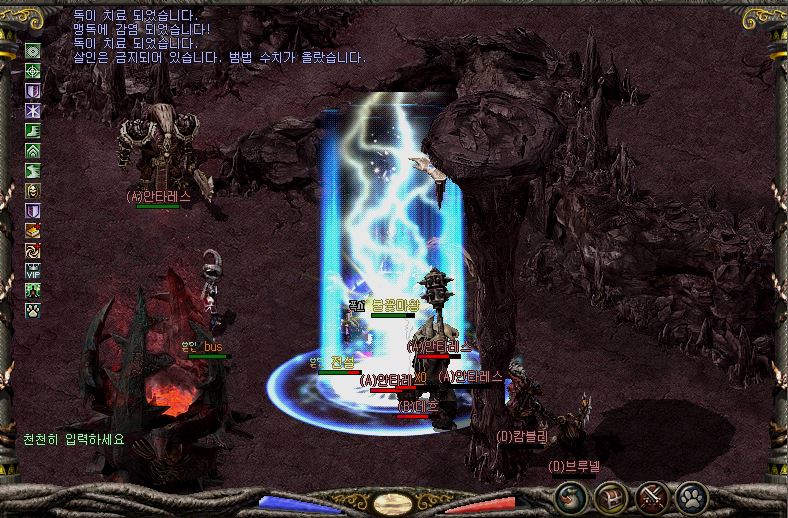
Task: Select the red swirl spiral icon
Action: pyautogui.click(x=33, y=250)
